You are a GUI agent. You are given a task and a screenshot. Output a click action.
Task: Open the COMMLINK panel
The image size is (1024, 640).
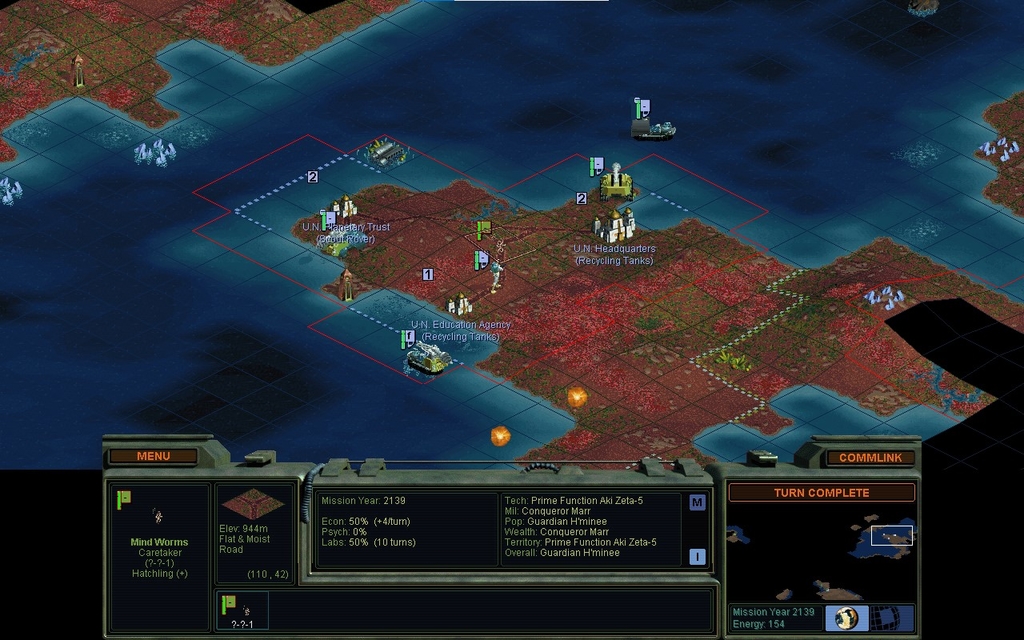click(x=870, y=458)
